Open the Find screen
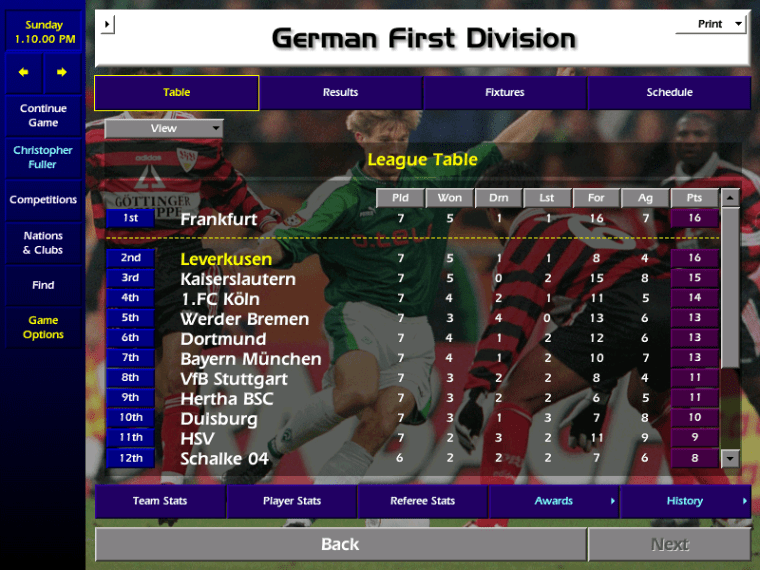Image resolution: width=760 pixels, height=570 pixels. pyautogui.click(x=43, y=285)
